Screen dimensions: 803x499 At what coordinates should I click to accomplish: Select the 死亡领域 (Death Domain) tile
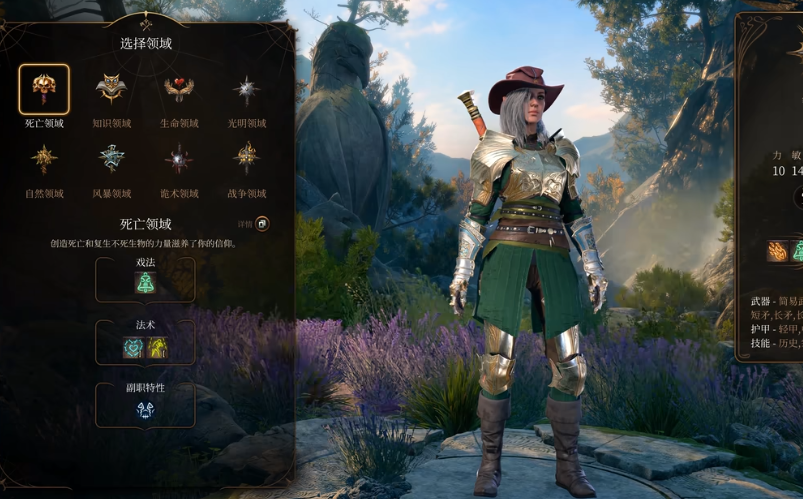tap(44, 90)
